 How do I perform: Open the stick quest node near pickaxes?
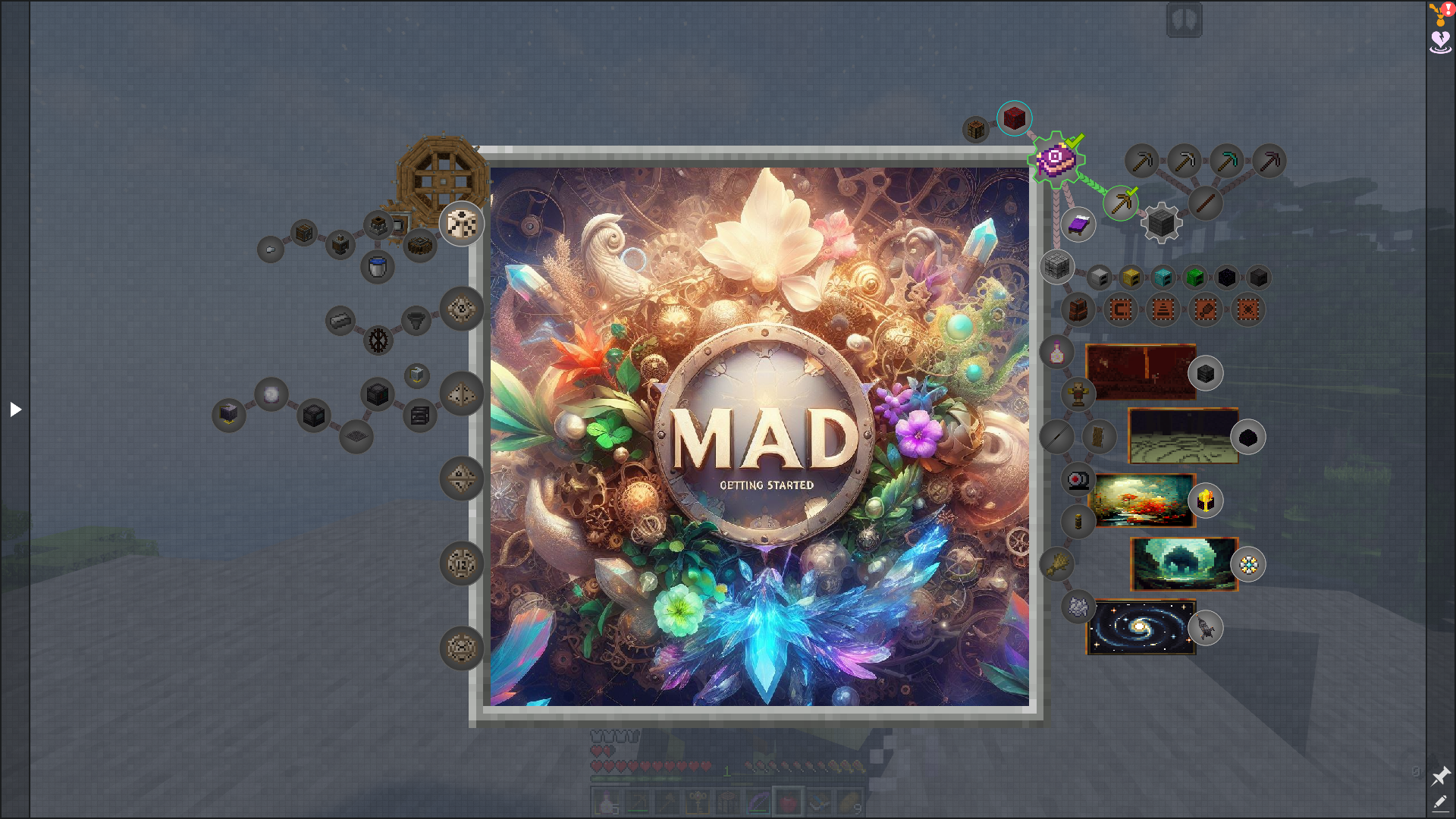(x=1205, y=203)
